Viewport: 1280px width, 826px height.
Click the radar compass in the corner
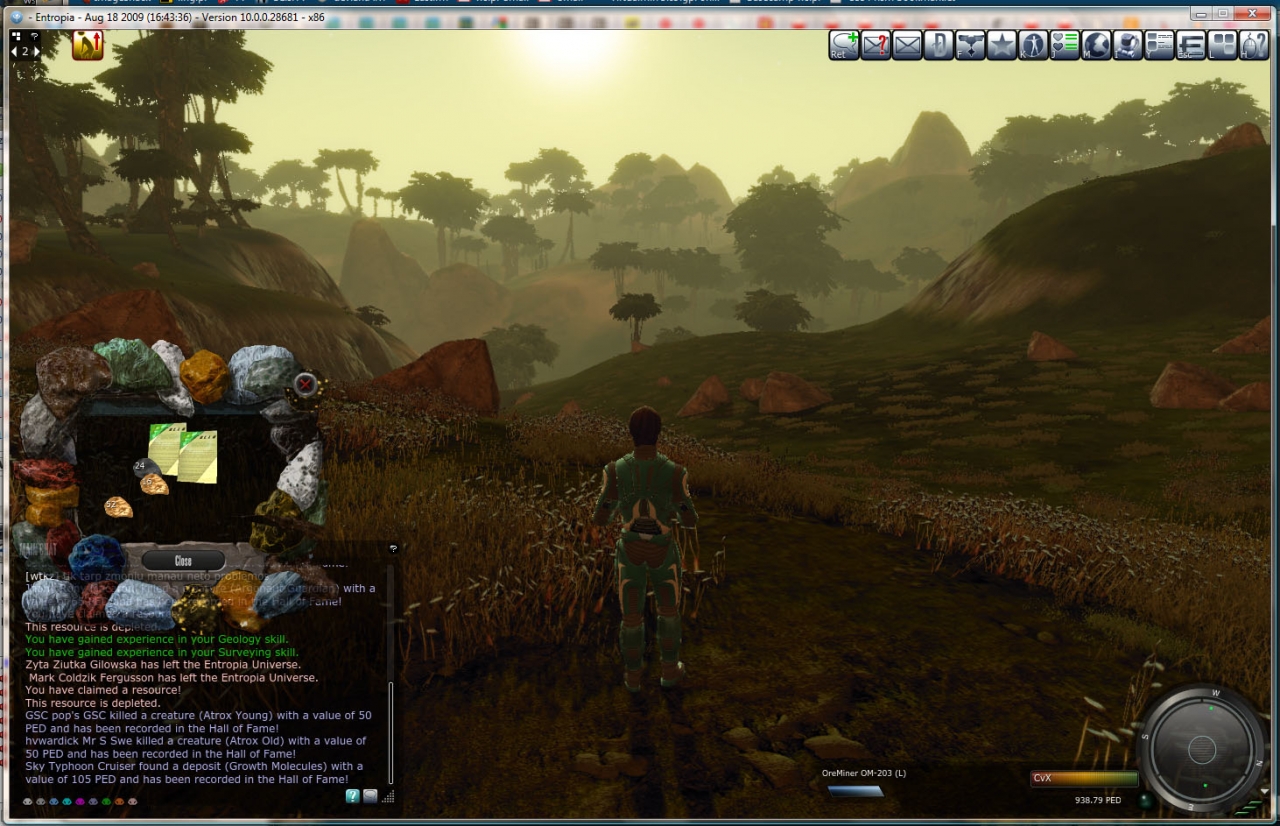pyautogui.click(x=1202, y=749)
